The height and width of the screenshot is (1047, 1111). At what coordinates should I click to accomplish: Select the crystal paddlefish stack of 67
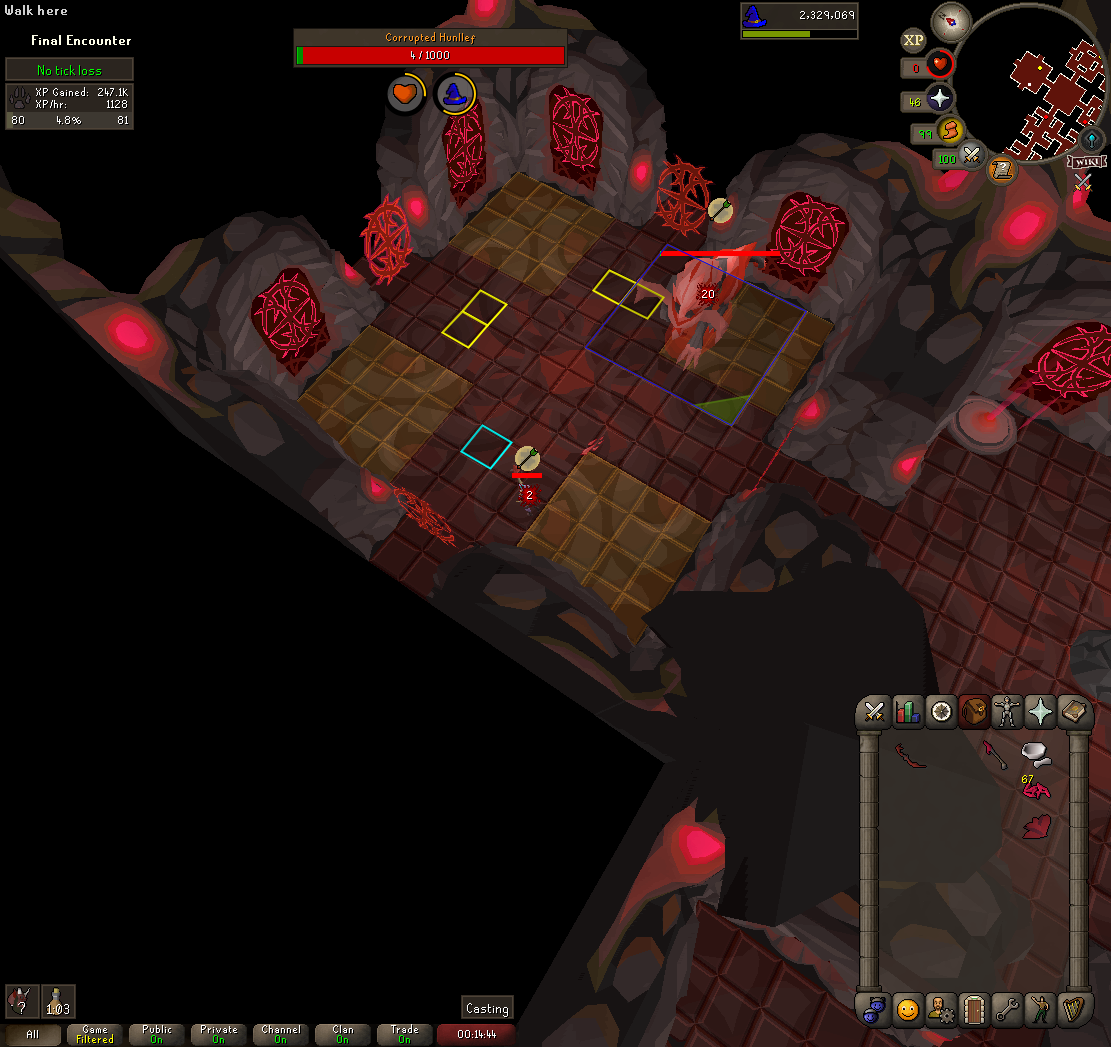(x=1036, y=790)
